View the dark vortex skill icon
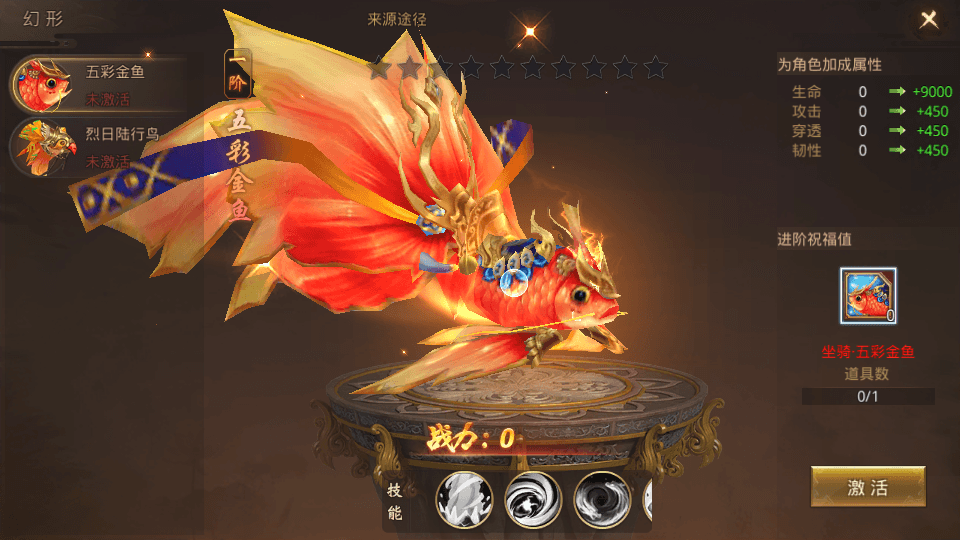This screenshot has width=960, height=540. [x=602, y=499]
